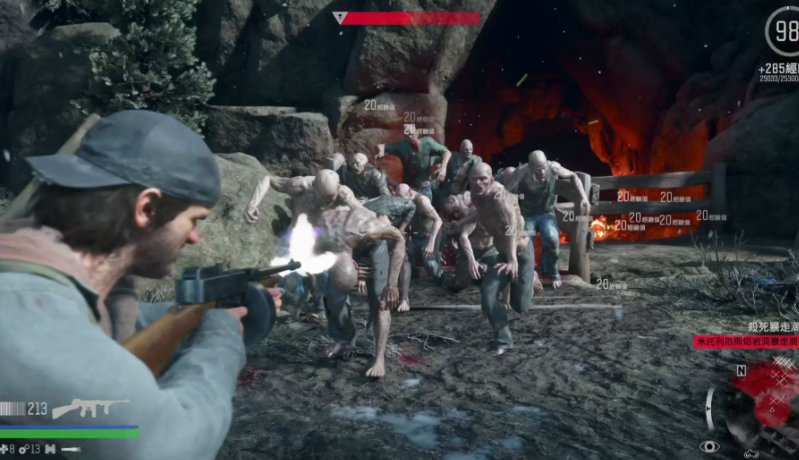Click the eye visibility icon

pos(710,447)
